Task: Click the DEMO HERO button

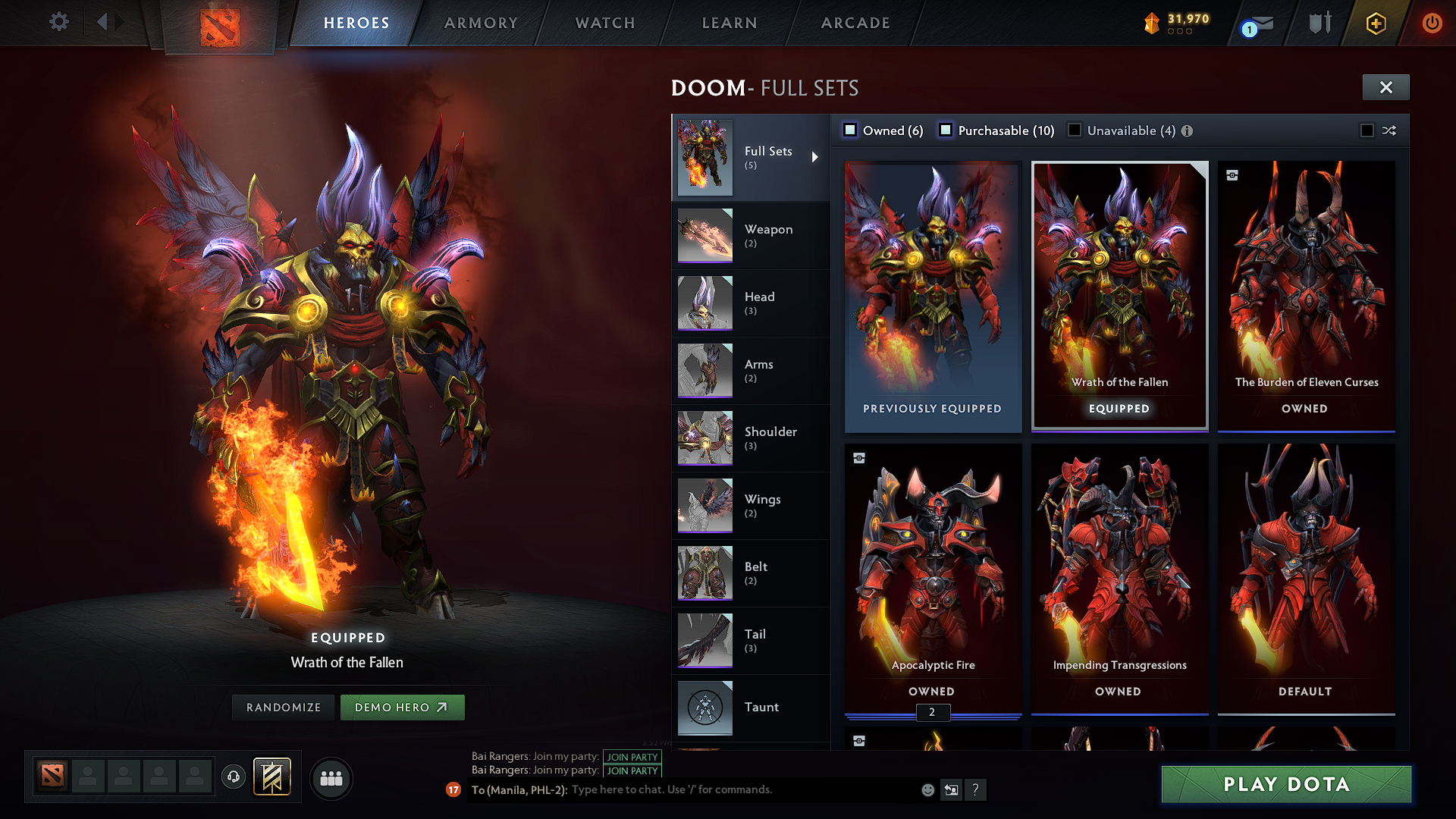Action: [403, 707]
